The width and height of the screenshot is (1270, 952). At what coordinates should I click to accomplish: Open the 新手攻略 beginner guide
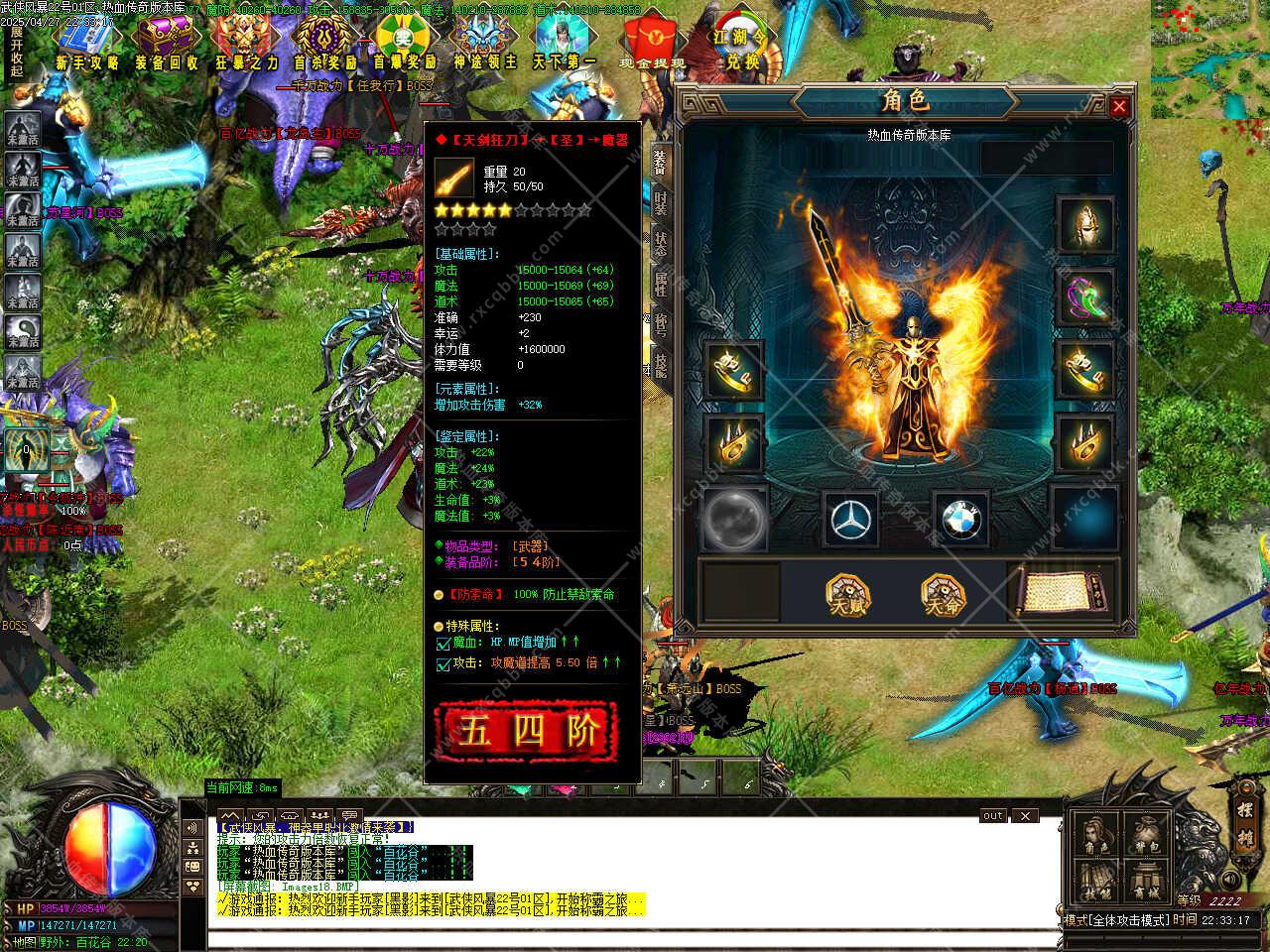pyautogui.click(x=87, y=43)
